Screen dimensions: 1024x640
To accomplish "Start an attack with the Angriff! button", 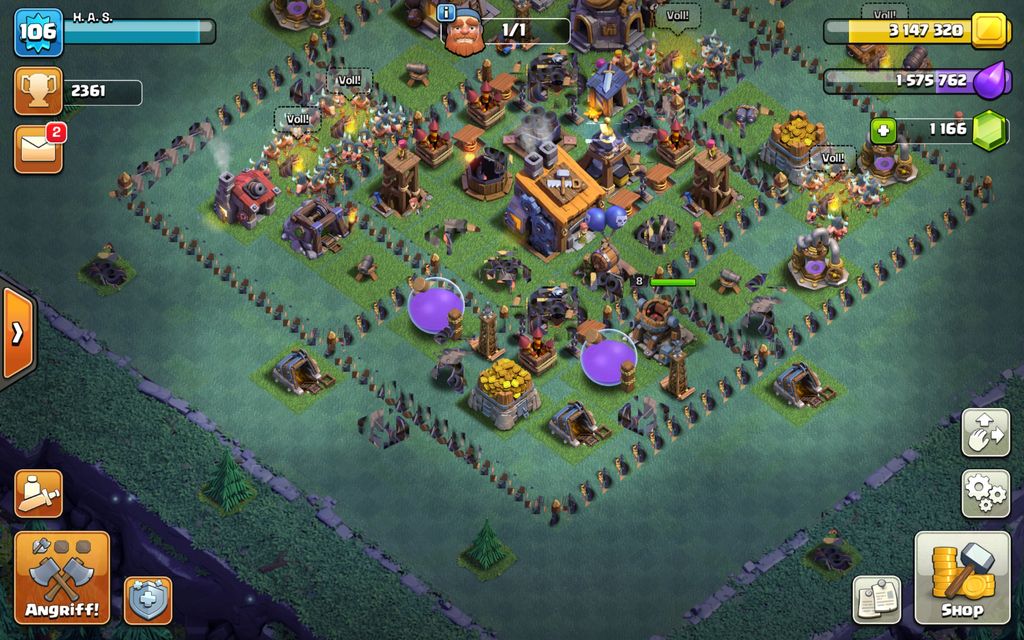I will (62, 577).
